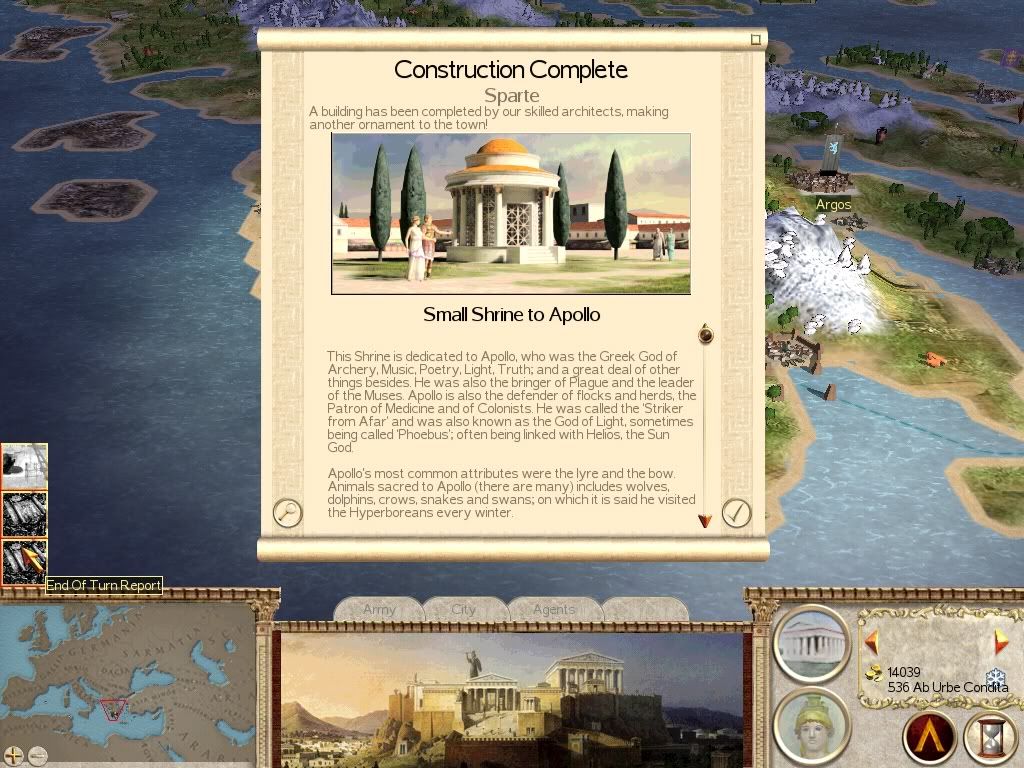Click the up knob of the description scrollbar
This screenshot has width=1024, height=768.
705,334
